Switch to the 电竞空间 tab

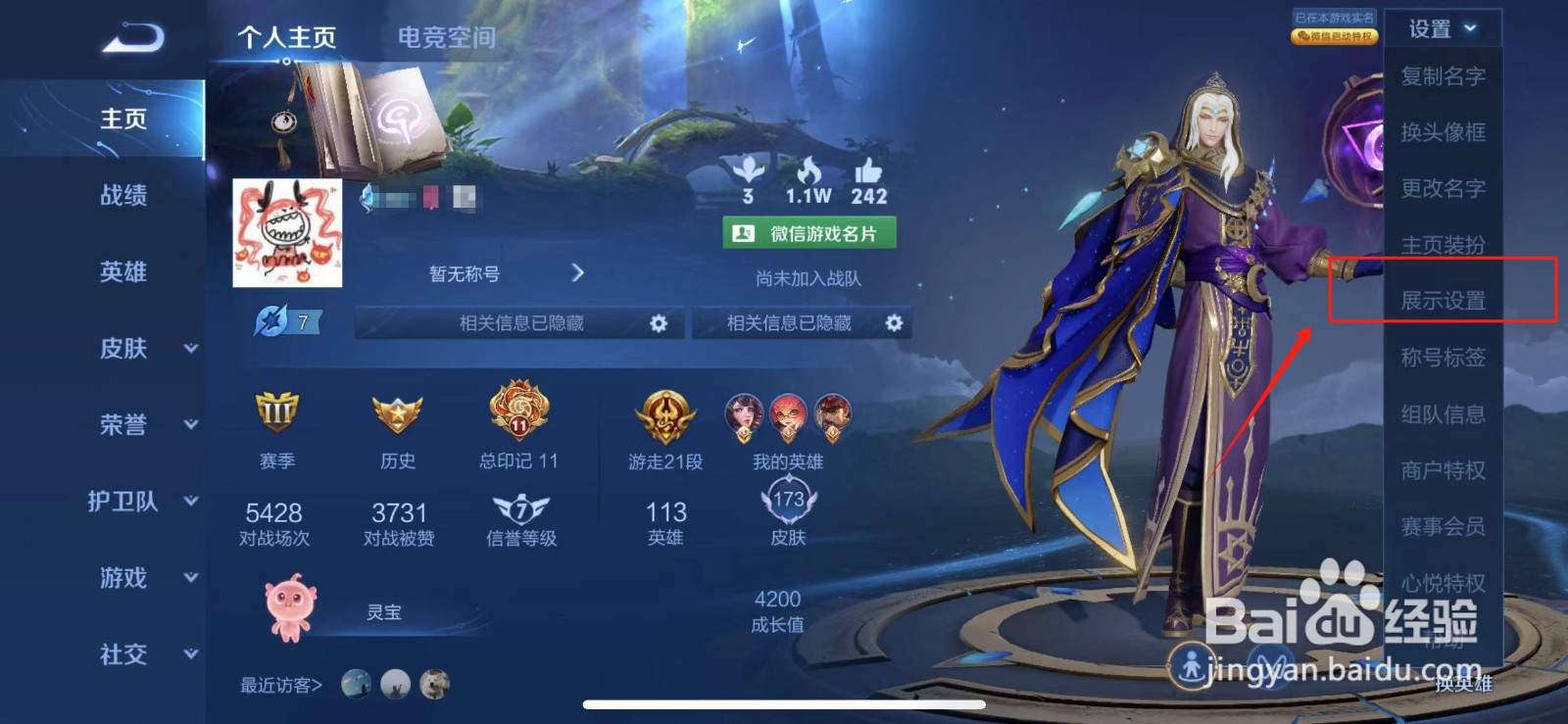446,37
